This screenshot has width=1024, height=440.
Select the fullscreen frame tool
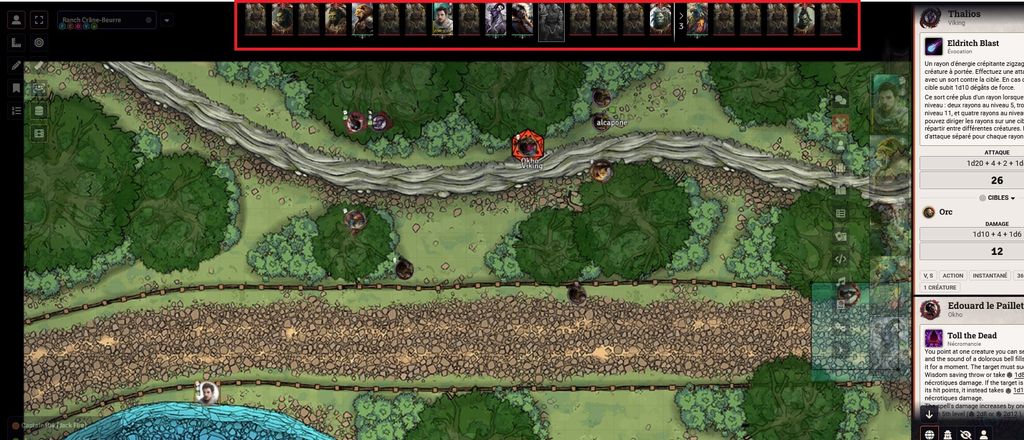[39, 19]
